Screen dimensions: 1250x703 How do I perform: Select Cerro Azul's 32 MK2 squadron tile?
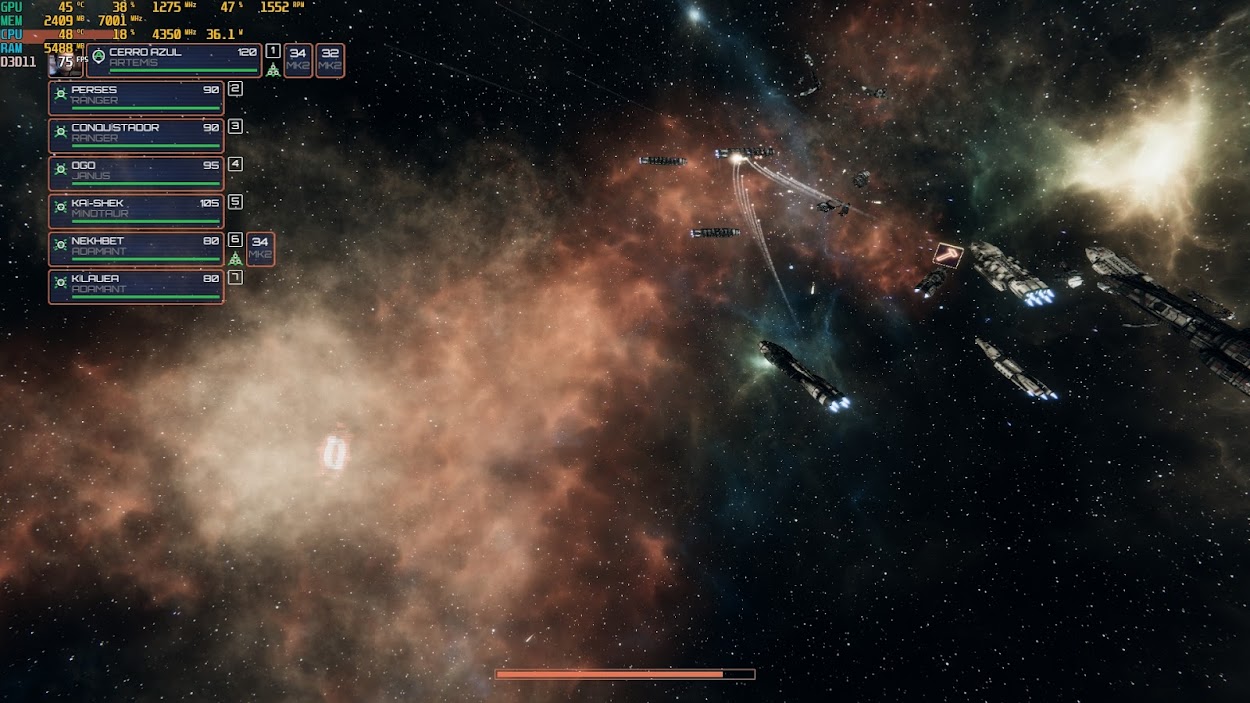tap(330, 60)
